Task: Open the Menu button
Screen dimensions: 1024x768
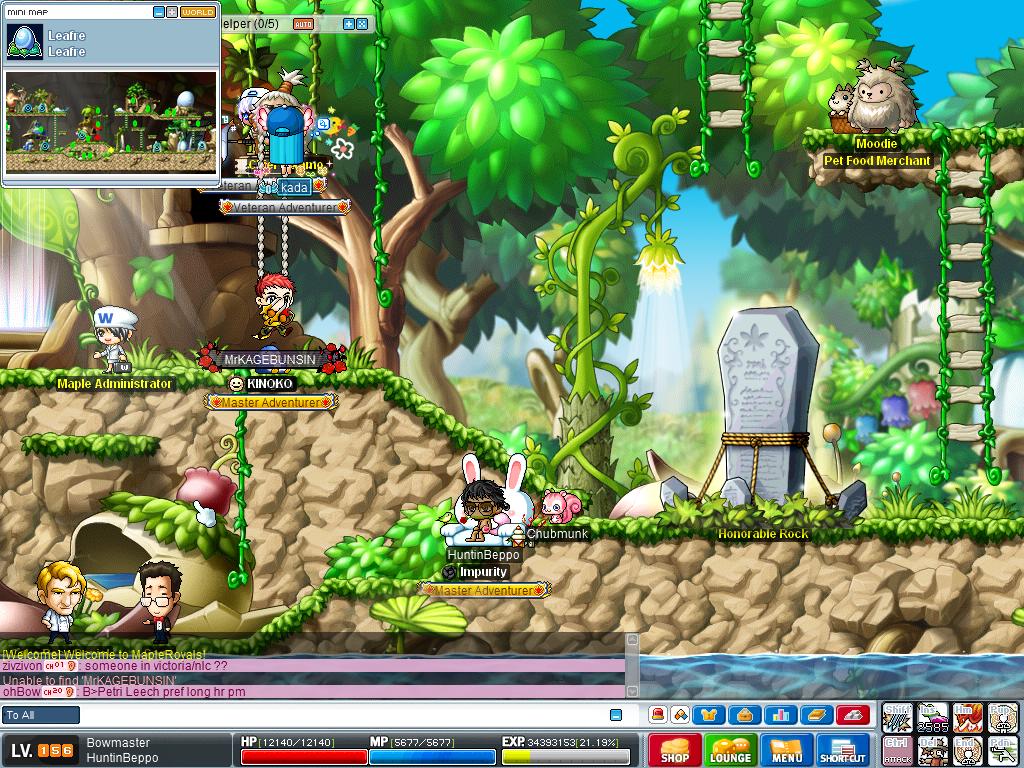Action: click(x=786, y=751)
